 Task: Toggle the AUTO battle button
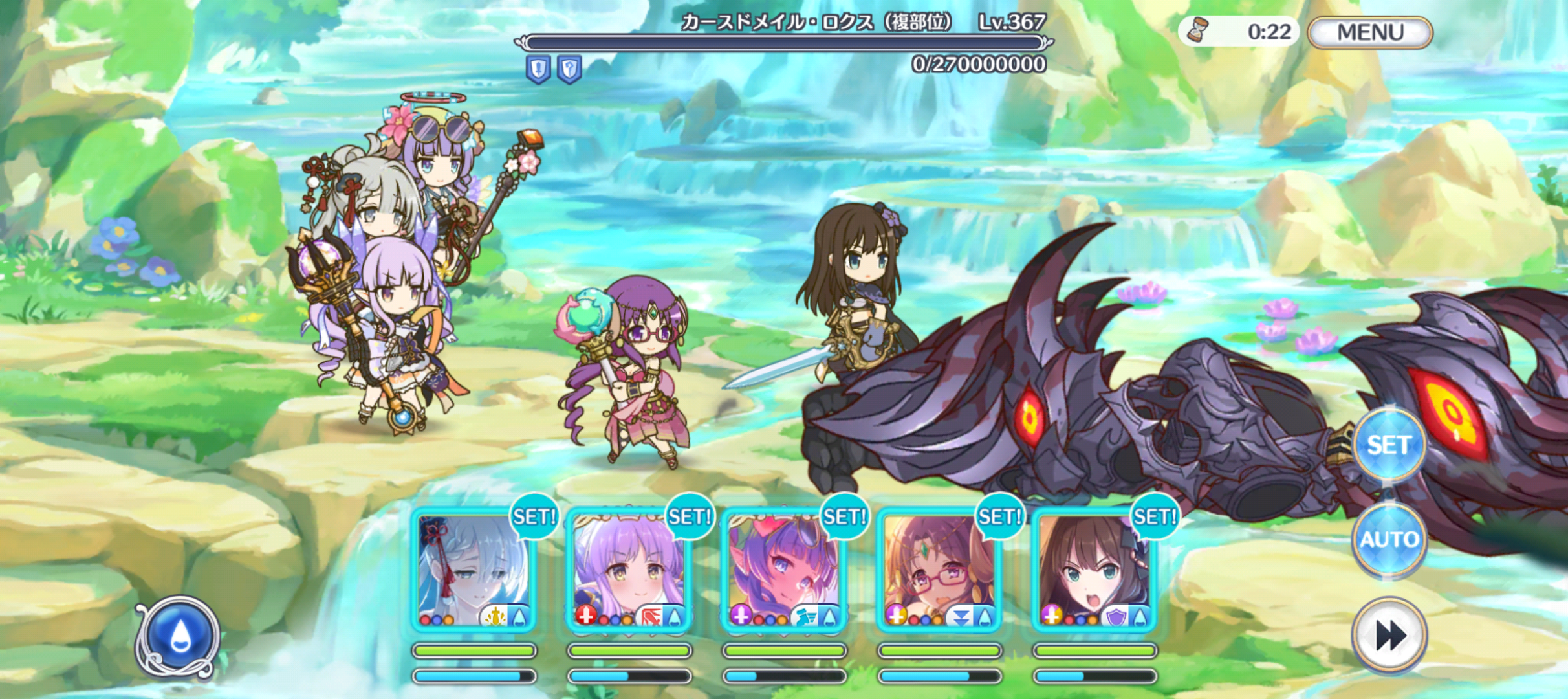(1389, 538)
